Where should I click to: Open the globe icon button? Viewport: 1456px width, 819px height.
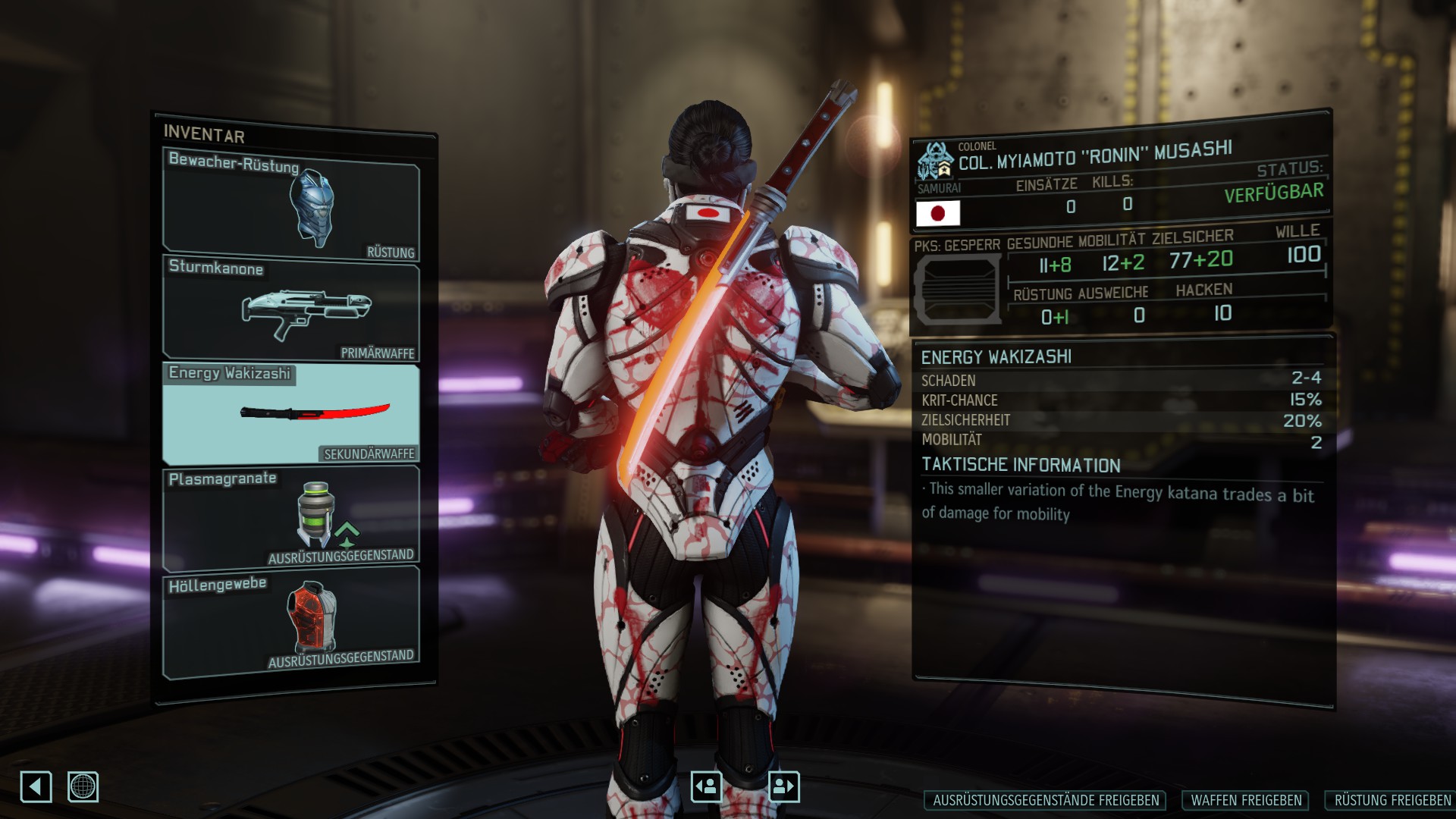83,786
